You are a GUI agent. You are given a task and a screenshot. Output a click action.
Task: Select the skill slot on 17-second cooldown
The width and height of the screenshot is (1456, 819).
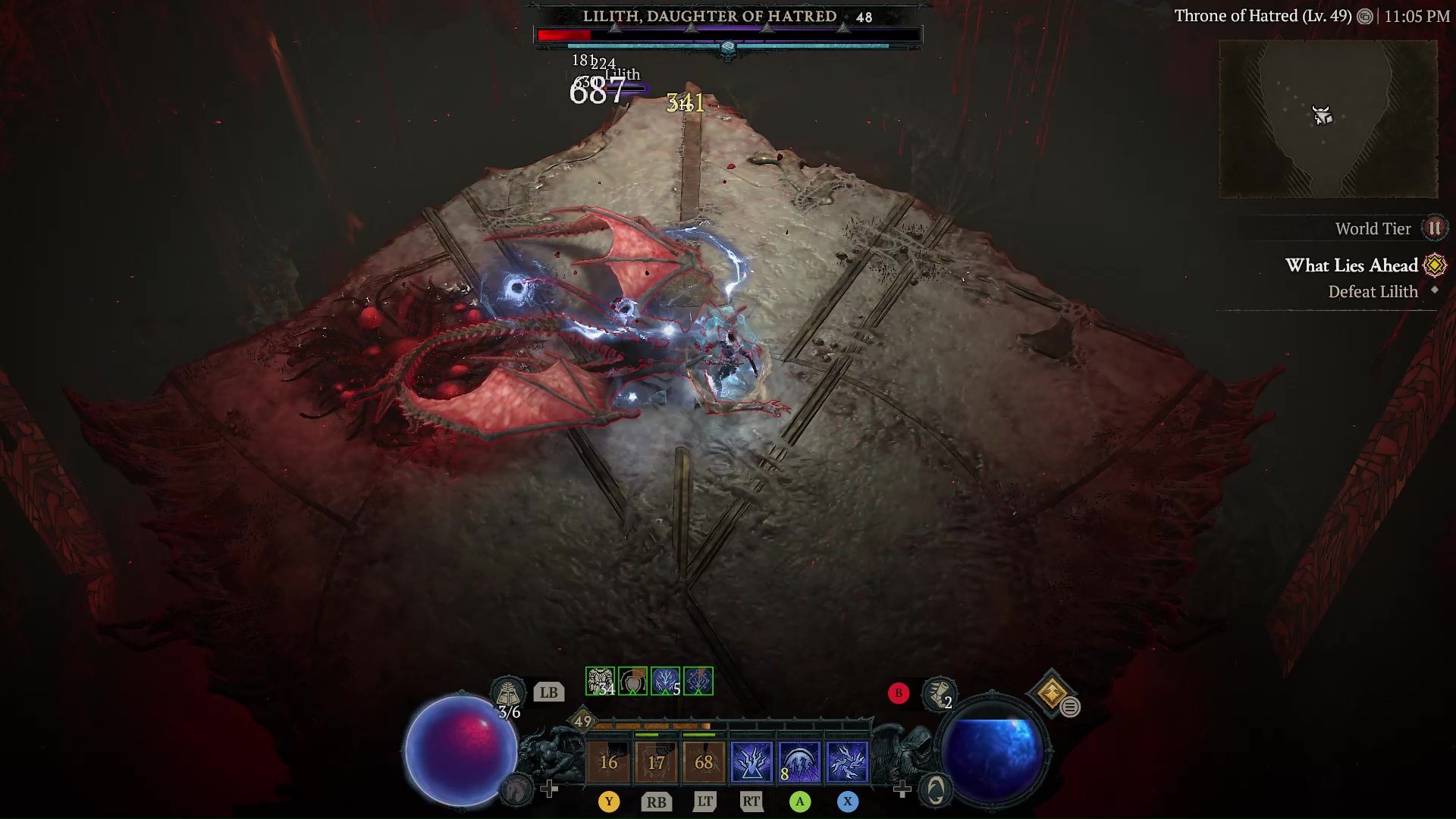[x=656, y=761]
